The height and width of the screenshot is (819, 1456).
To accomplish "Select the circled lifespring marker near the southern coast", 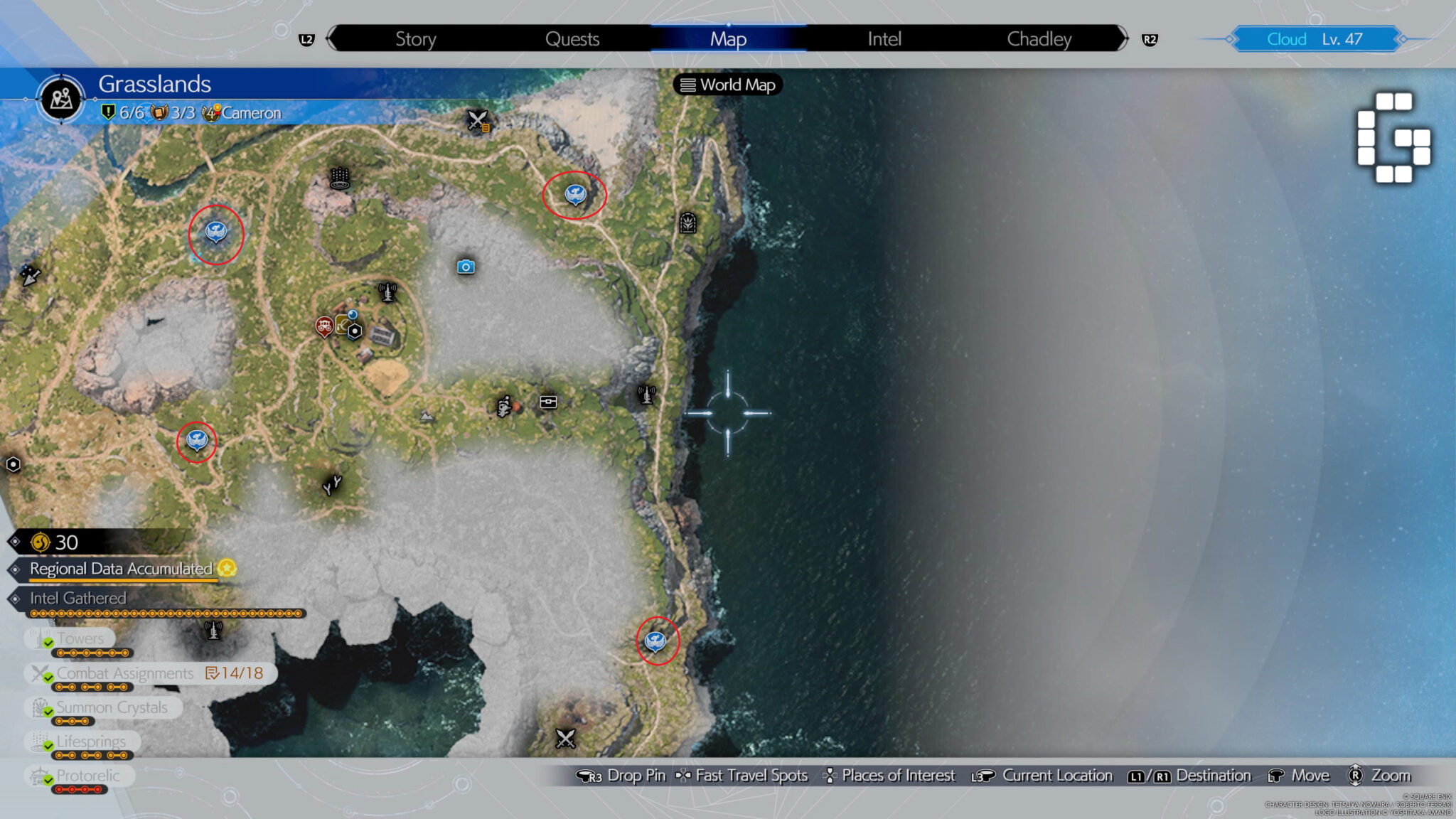I will click(x=655, y=641).
